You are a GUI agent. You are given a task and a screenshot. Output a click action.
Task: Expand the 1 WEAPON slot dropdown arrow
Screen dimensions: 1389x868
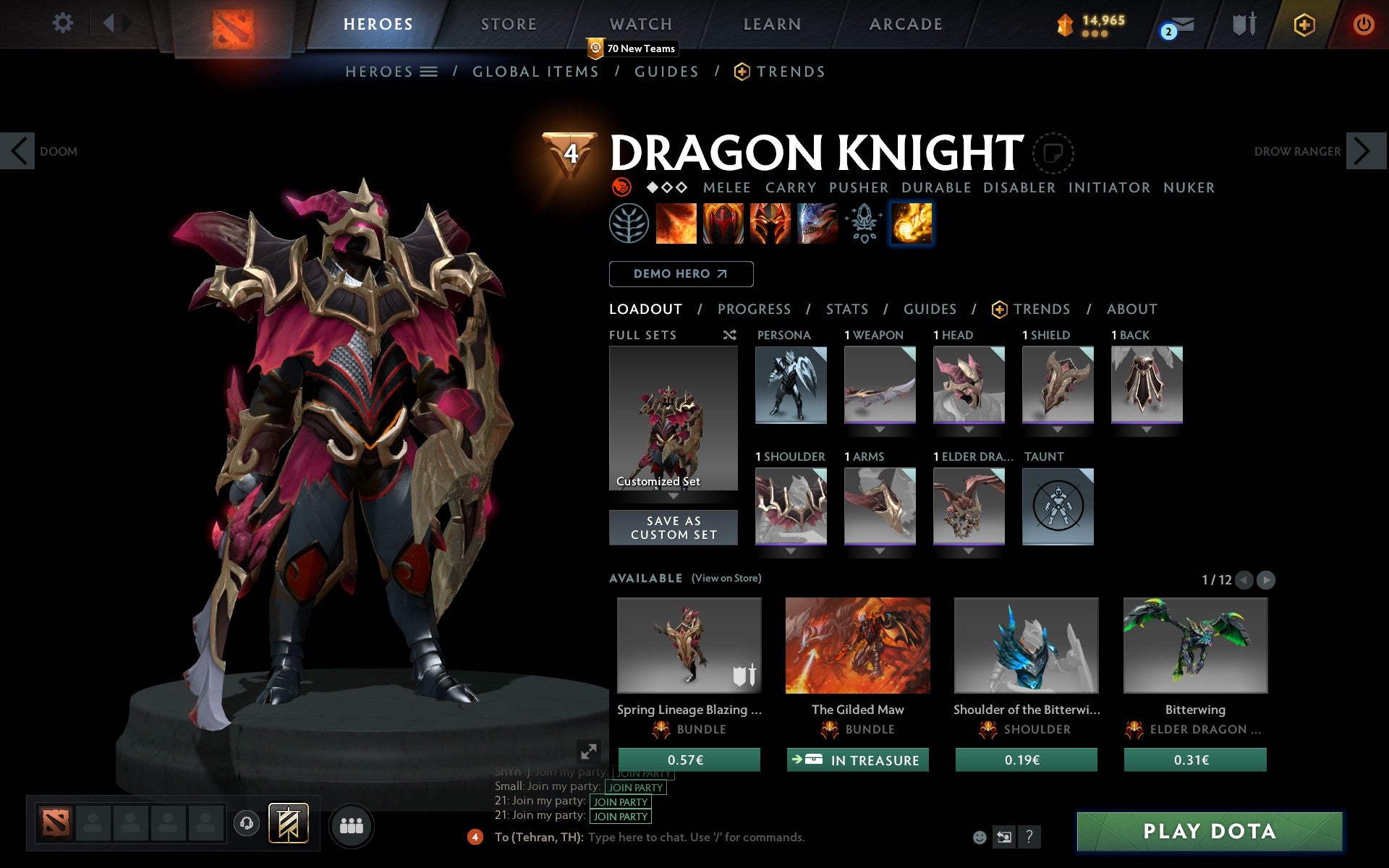click(x=880, y=428)
